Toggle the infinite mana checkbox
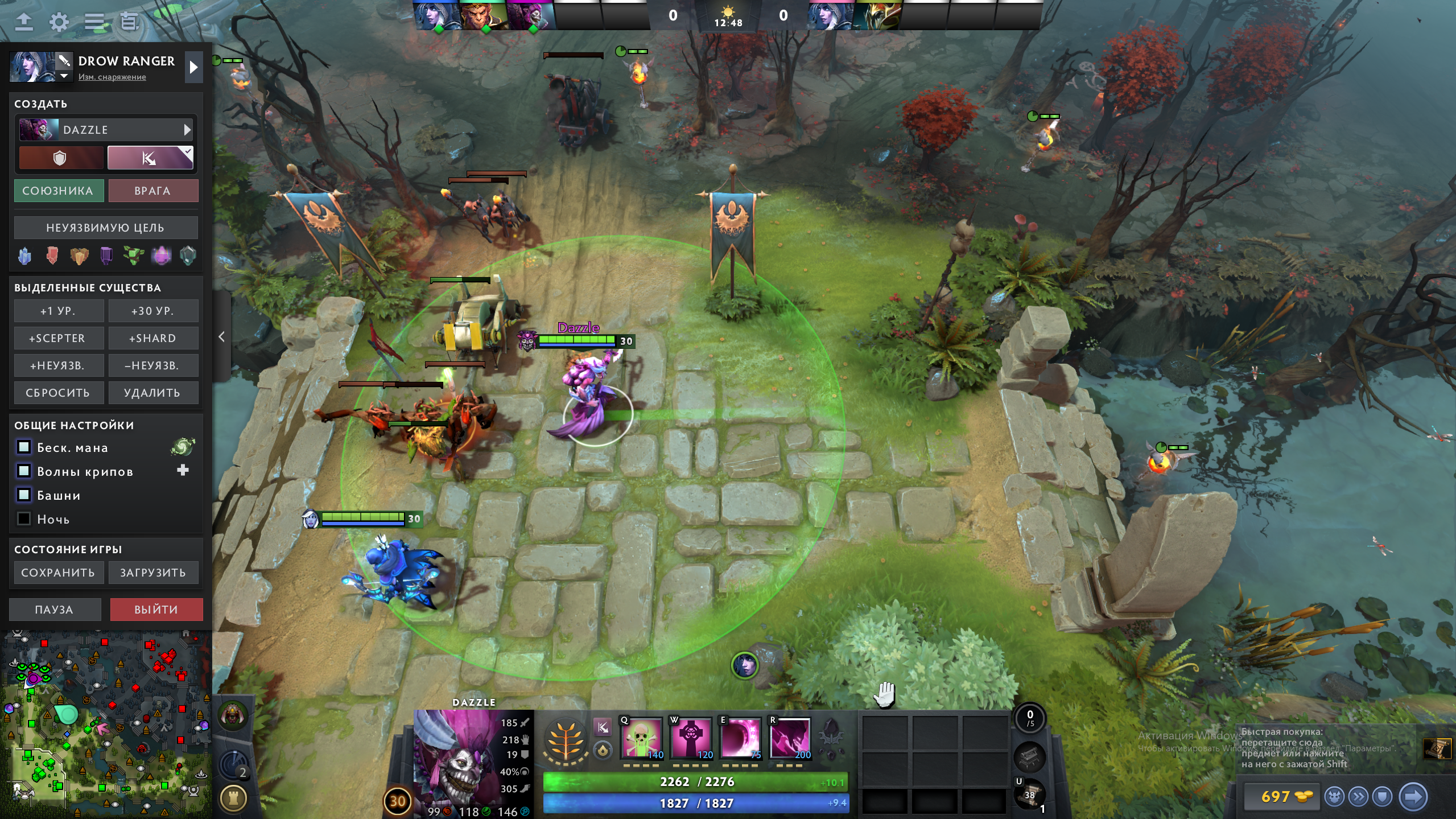The image size is (1456, 819). click(24, 447)
